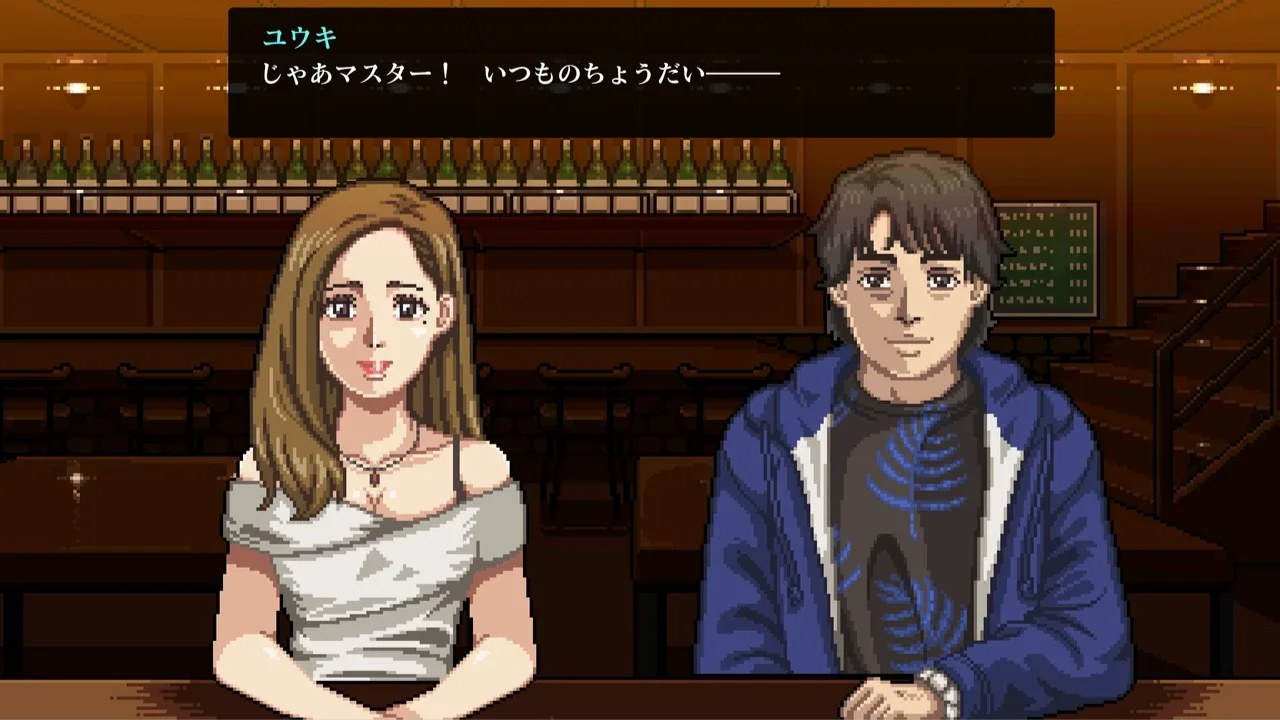Click the dialogue box to advance text
The height and width of the screenshot is (720, 1280).
[x=640, y=75]
